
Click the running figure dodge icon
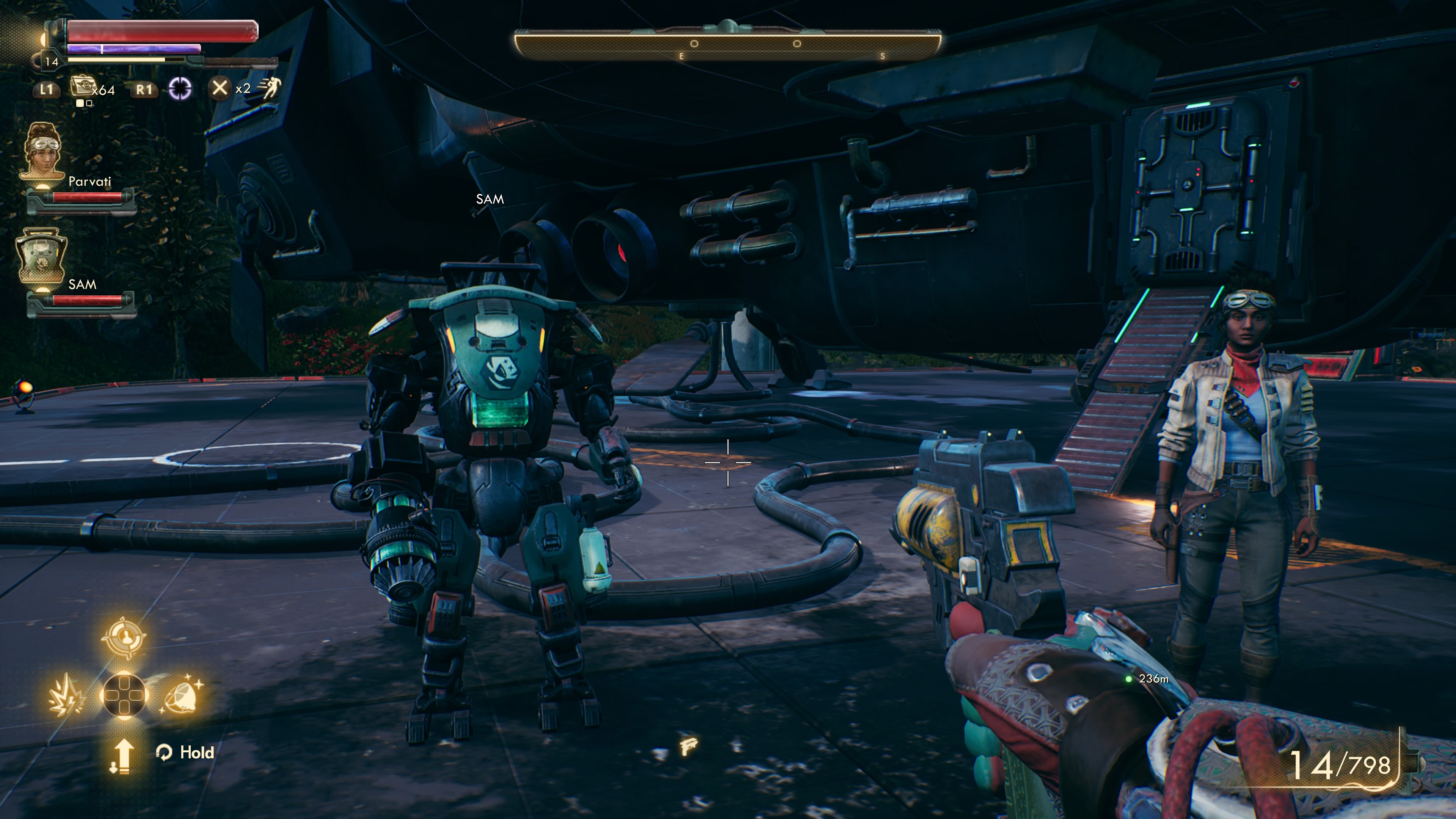pyautogui.click(x=270, y=88)
